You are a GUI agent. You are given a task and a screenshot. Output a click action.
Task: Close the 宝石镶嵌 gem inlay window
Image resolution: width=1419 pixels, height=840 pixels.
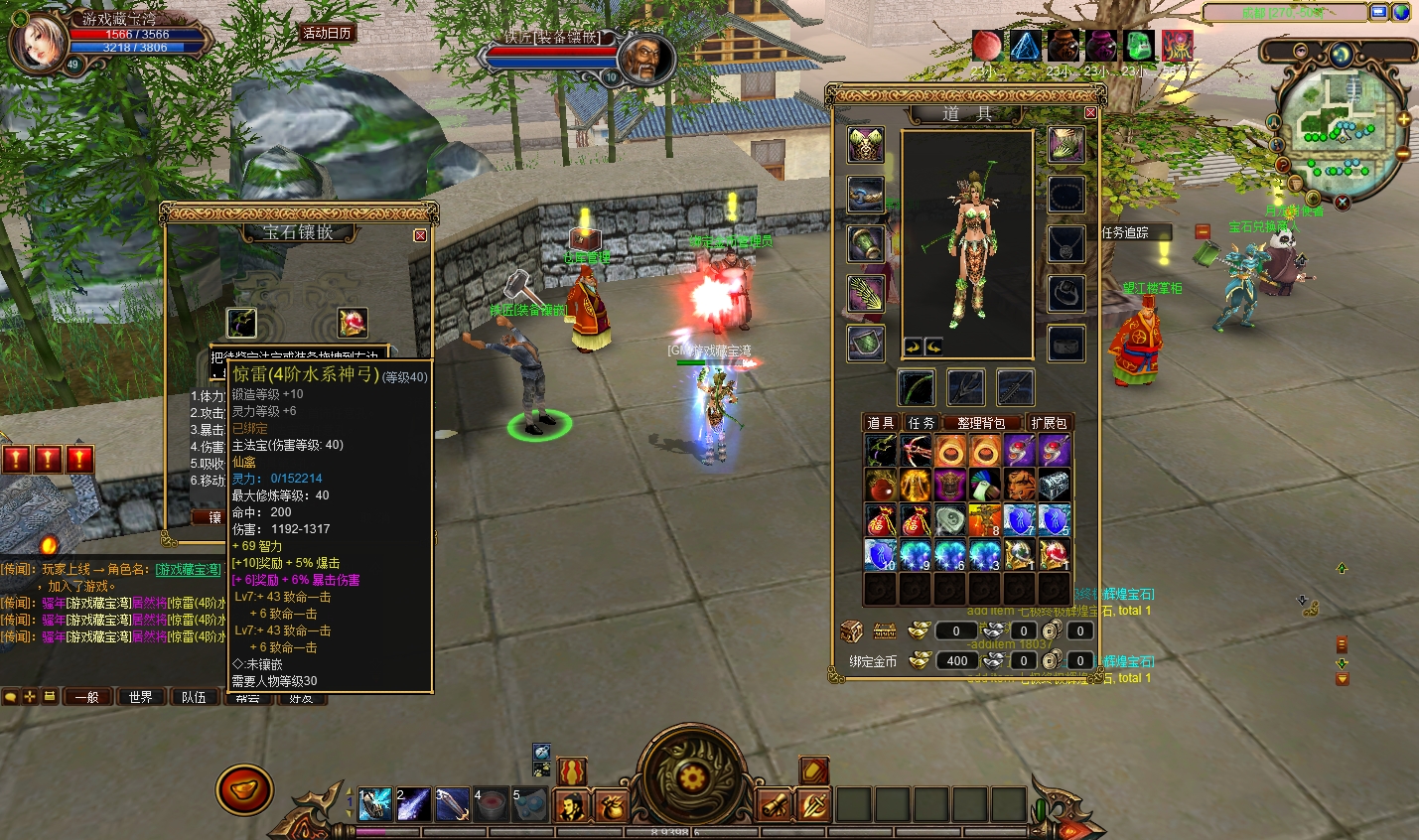pyautogui.click(x=420, y=235)
